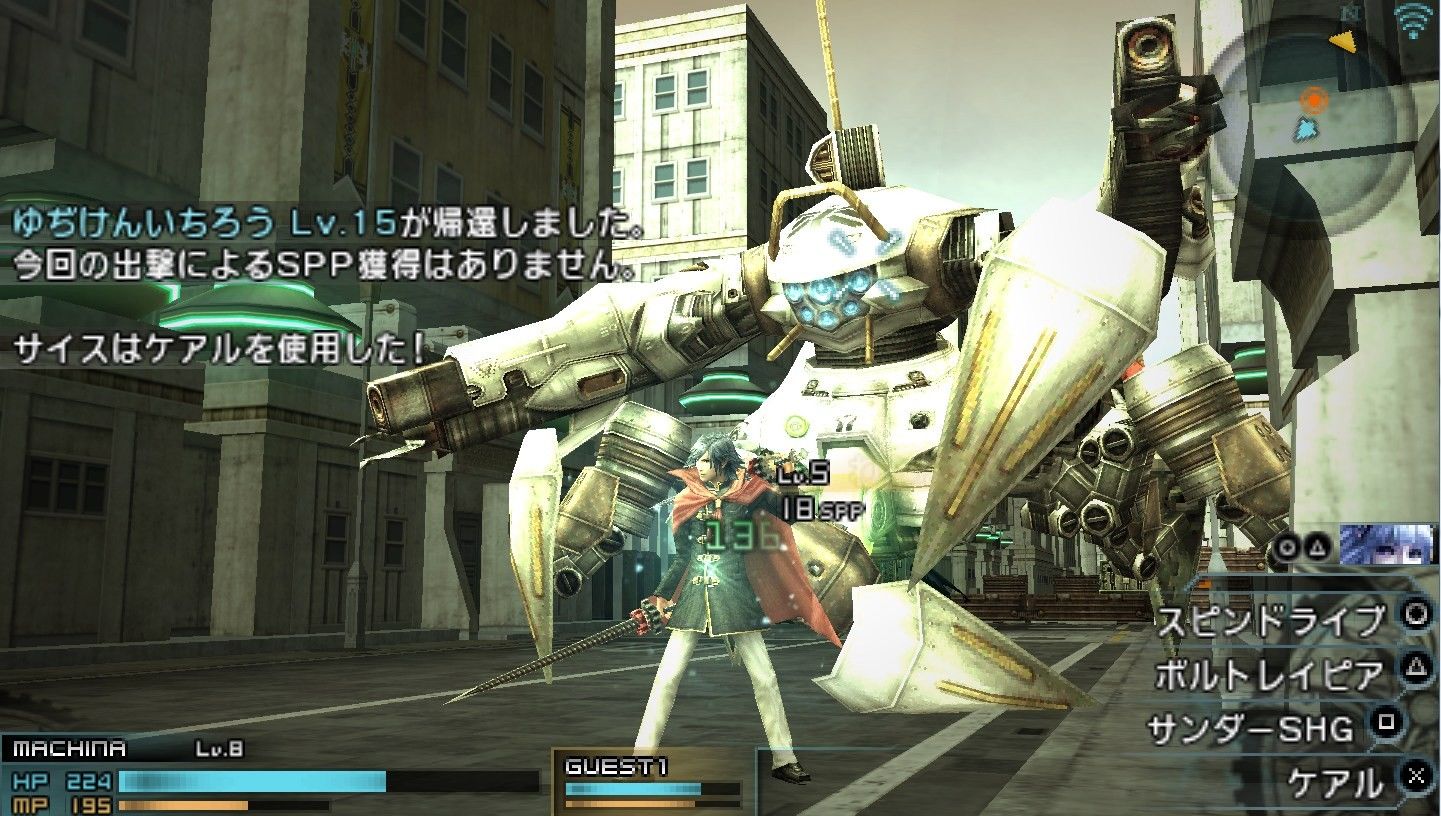Select the character portrait above the commands

pos(1387,545)
